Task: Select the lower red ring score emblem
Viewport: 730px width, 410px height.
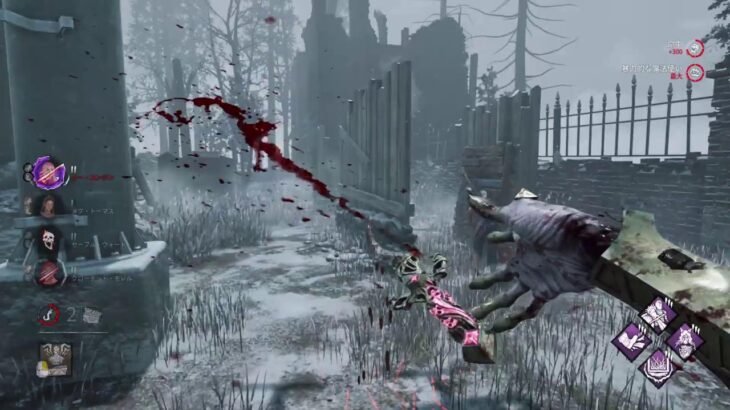Action: pyautogui.click(x=695, y=72)
